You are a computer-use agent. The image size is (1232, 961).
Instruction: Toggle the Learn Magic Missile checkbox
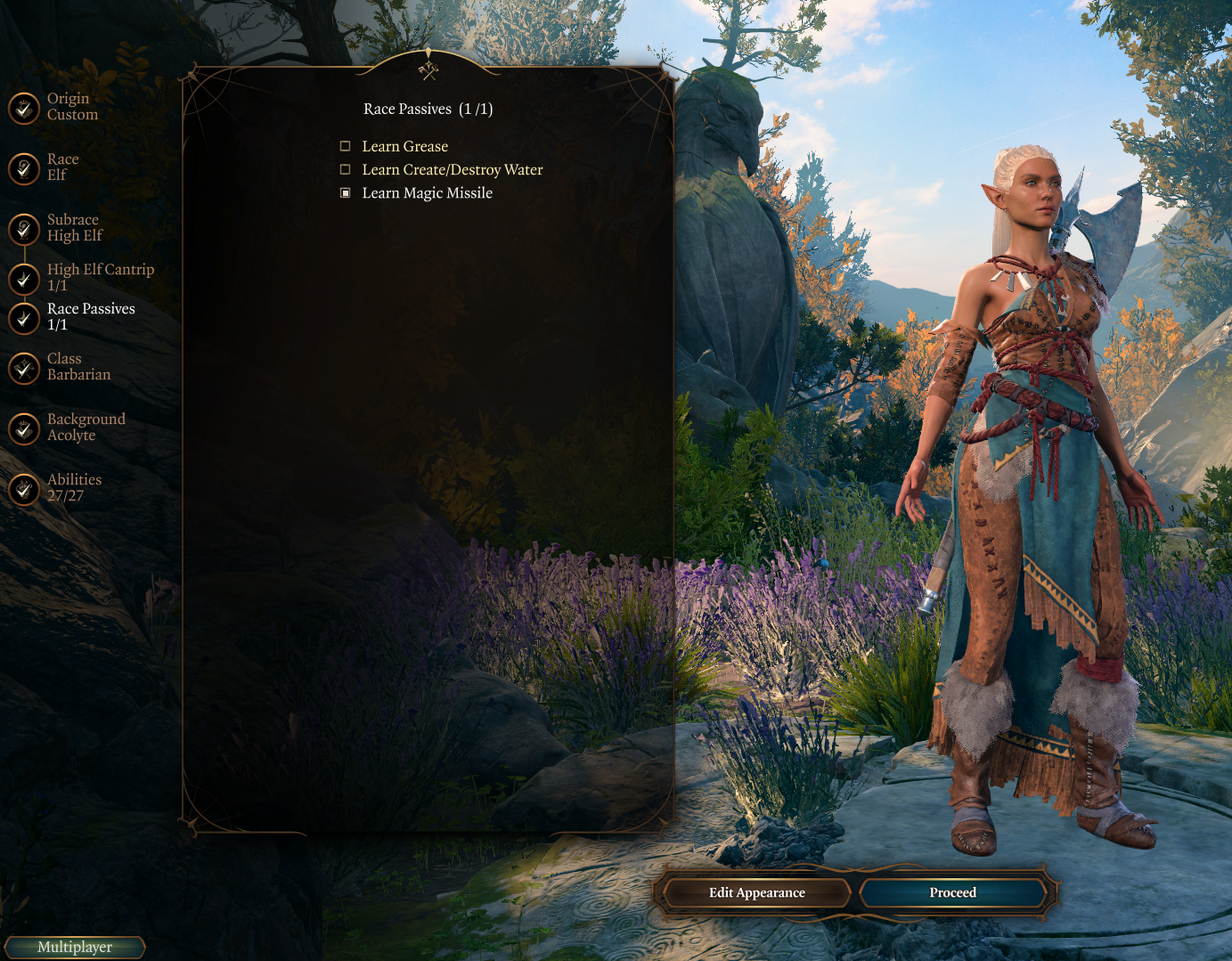[x=346, y=192]
